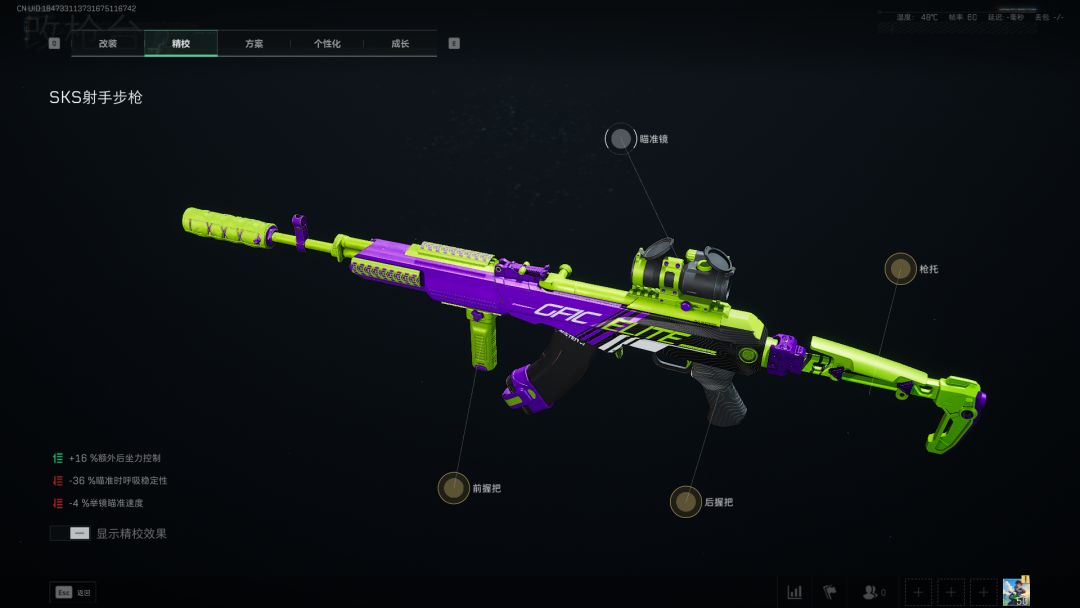This screenshot has height=608, width=1080.
Task: Select the 精校 tab
Action: click(x=181, y=44)
